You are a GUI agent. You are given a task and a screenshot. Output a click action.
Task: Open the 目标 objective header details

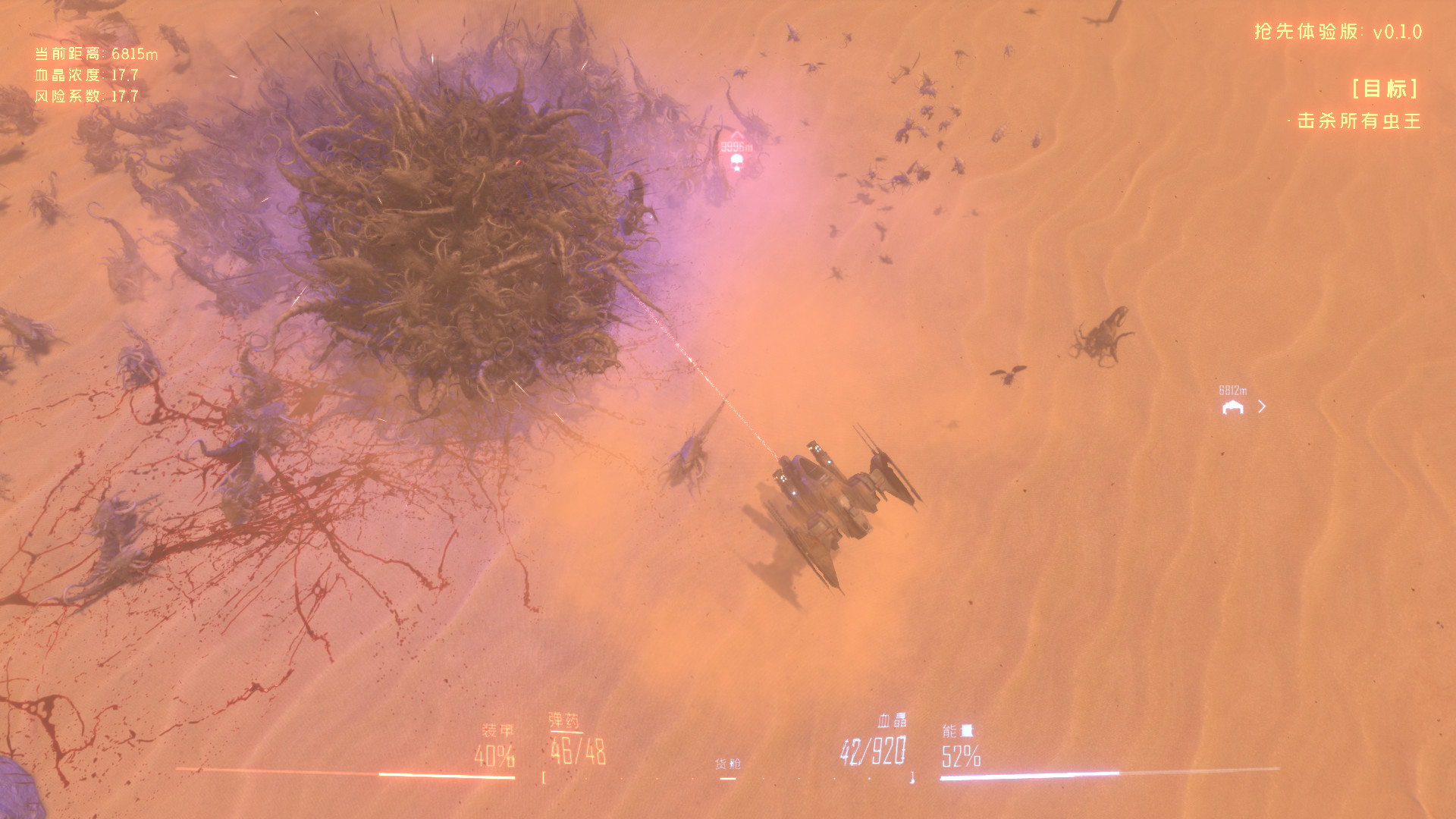(x=1385, y=89)
